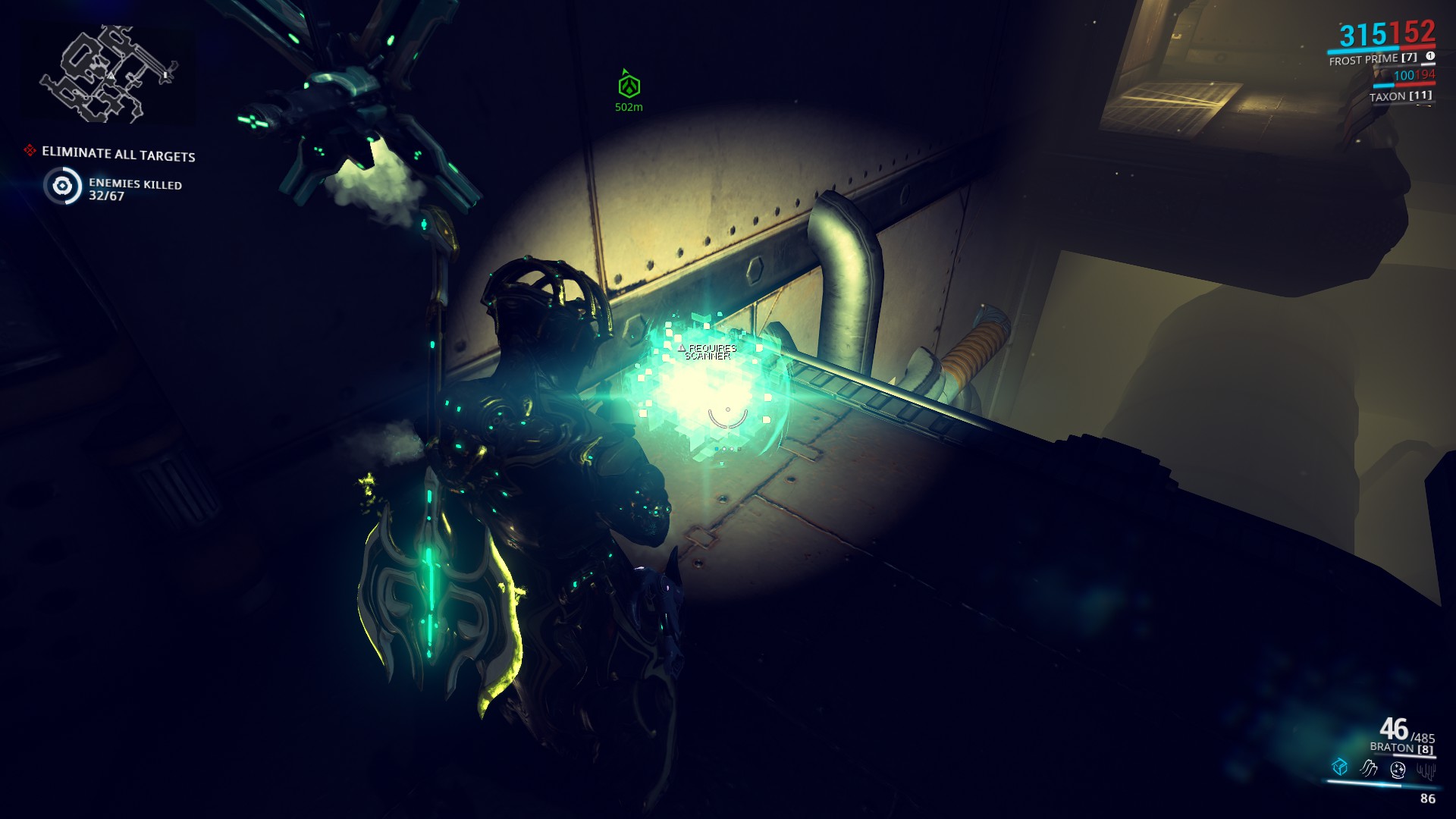This screenshot has height=819, width=1456.
Task: Trigger the Avalanche ability icon
Action: coord(1429,770)
